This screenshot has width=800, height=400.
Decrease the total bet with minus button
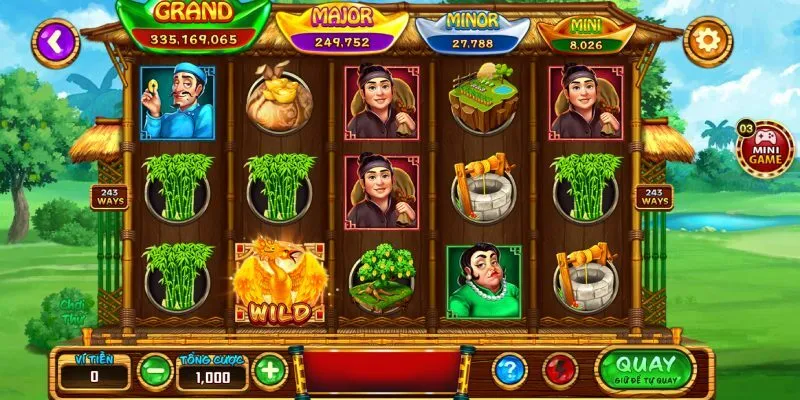[154, 371]
